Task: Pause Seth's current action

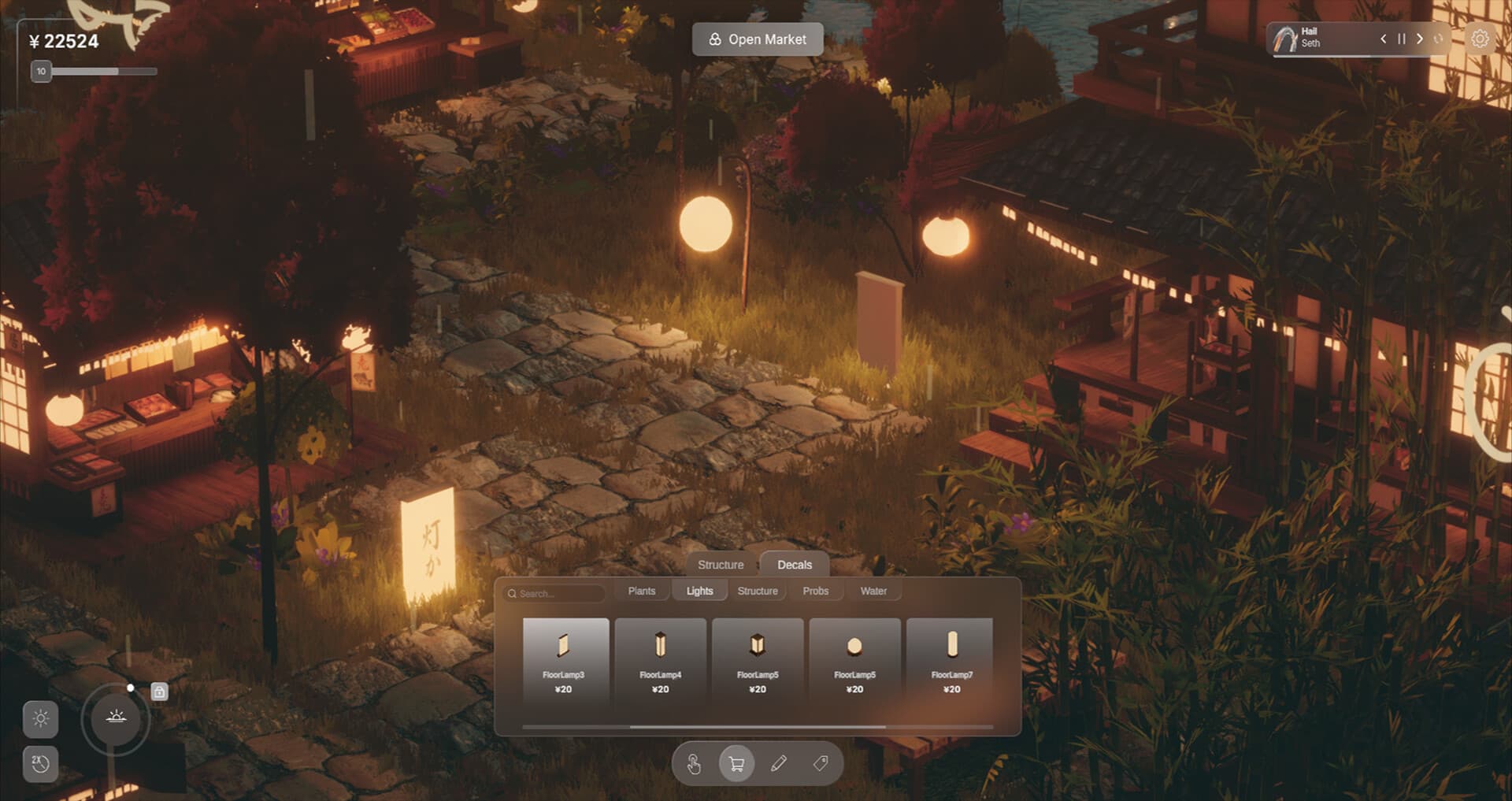Action: point(1400,38)
